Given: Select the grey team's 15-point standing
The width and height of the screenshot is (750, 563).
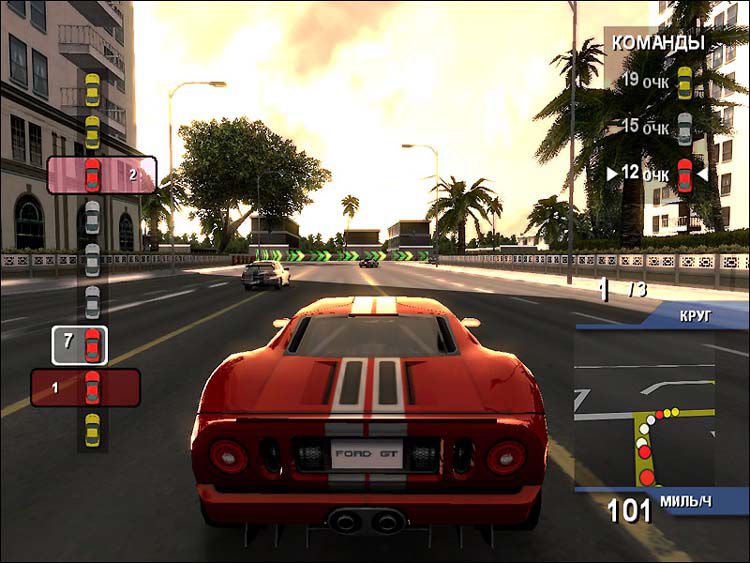Looking at the screenshot, I should pos(656,127).
